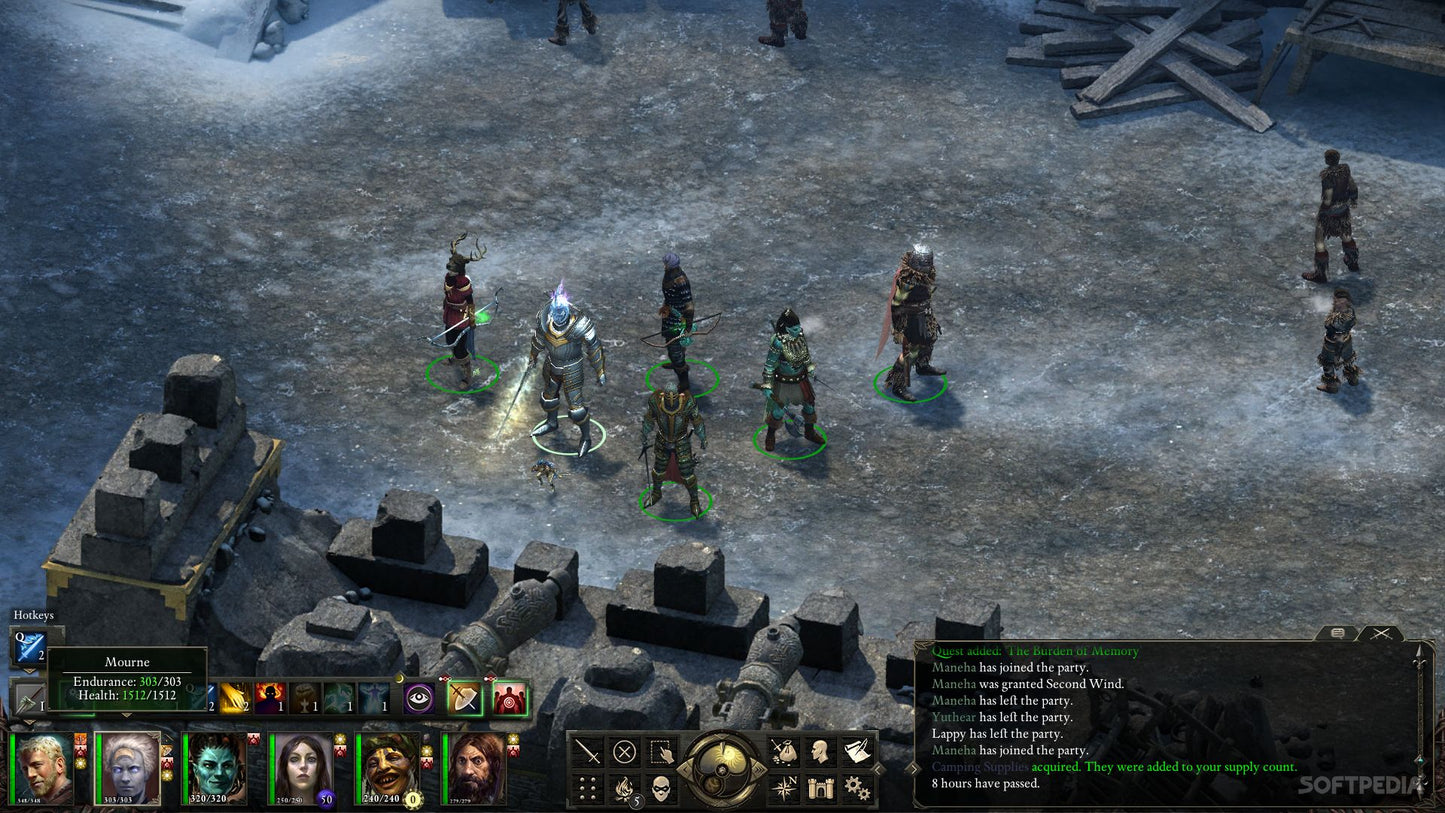Select the dark-haired woman's portrait

click(302, 768)
